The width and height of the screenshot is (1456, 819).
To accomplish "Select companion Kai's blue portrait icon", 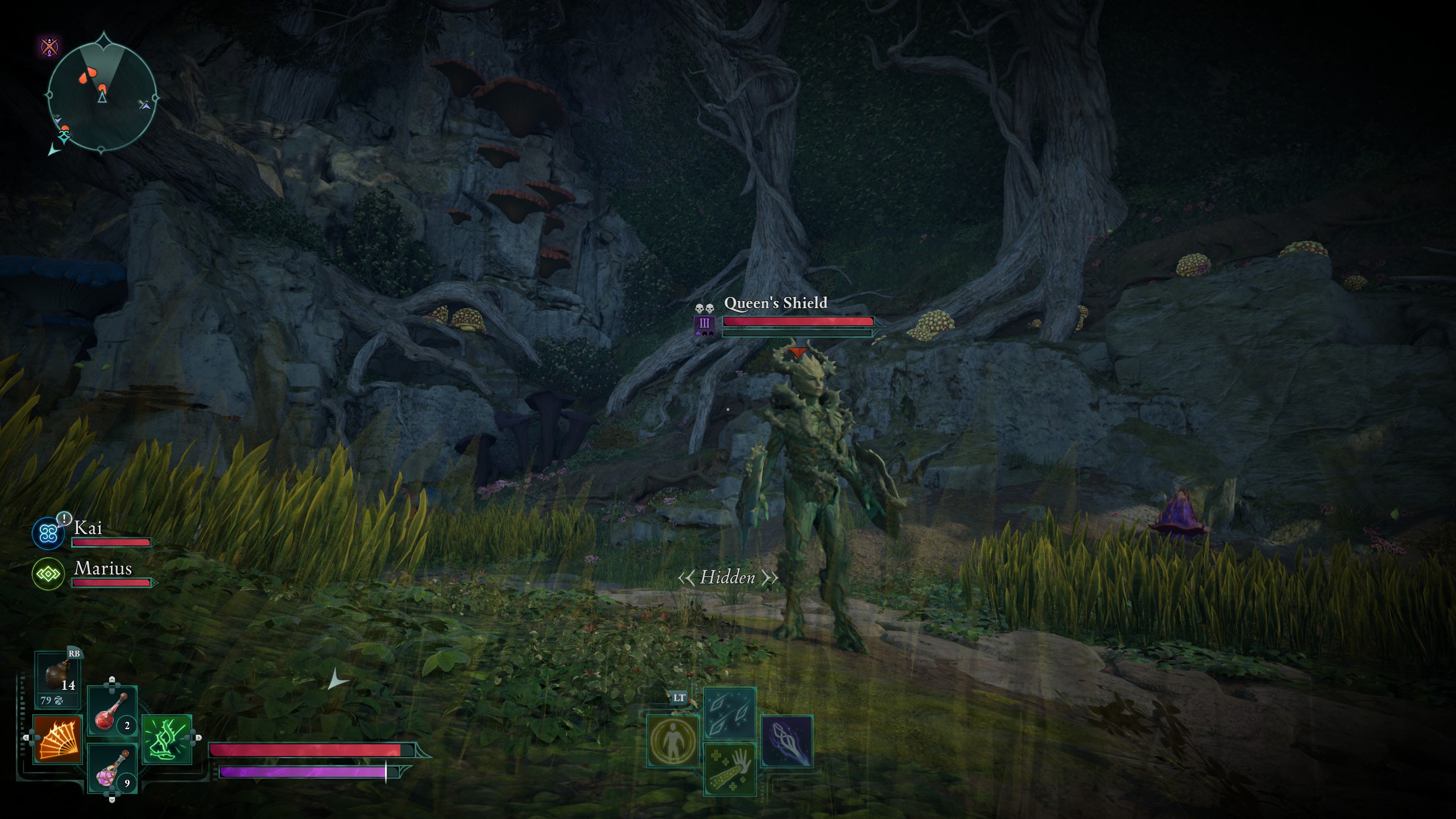I will pos(48,533).
